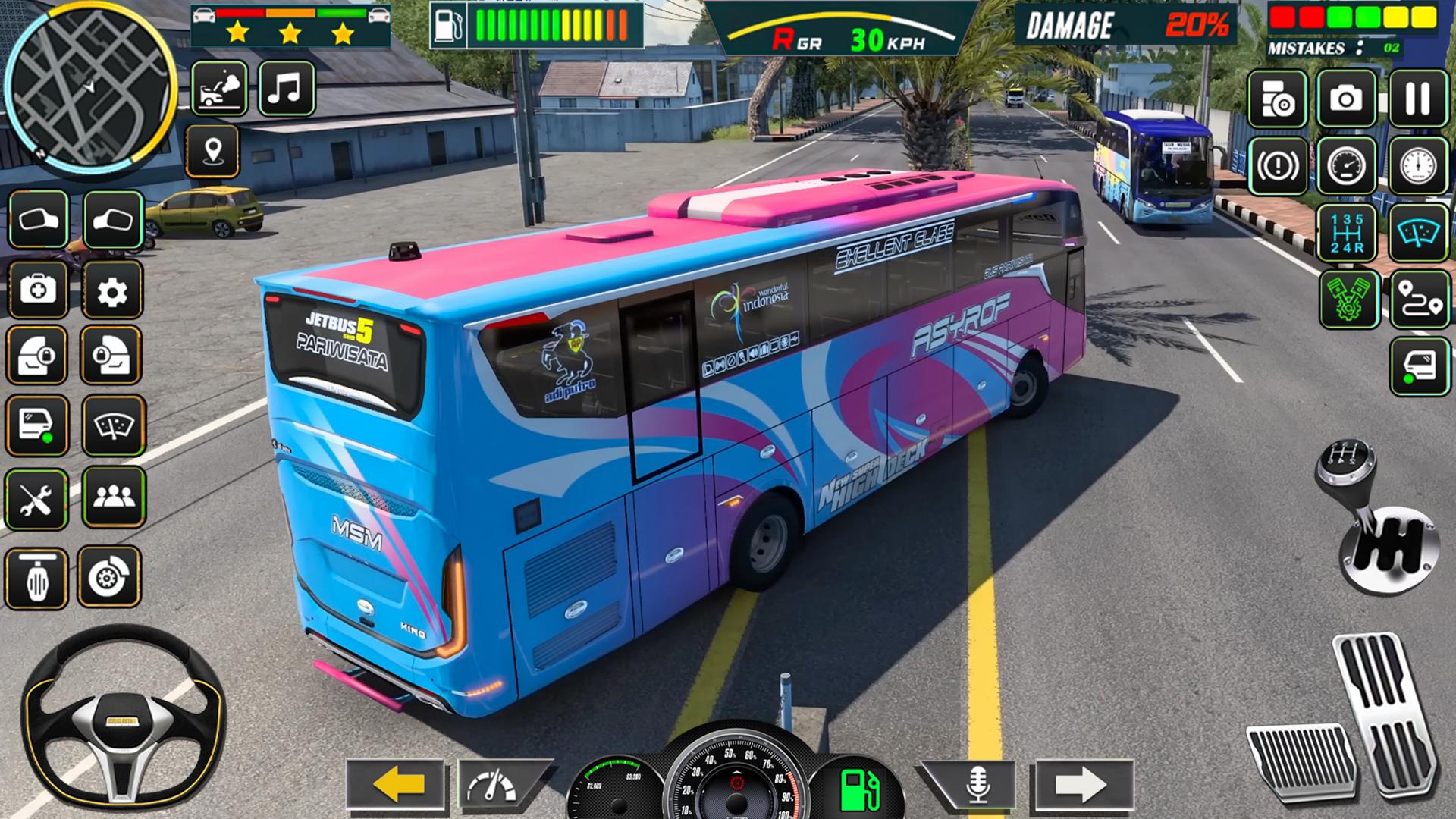Viewport: 1456px width, 819px height.
Task: Open the gear pattern 135/24R selector
Action: pyautogui.click(x=1348, y=233)
